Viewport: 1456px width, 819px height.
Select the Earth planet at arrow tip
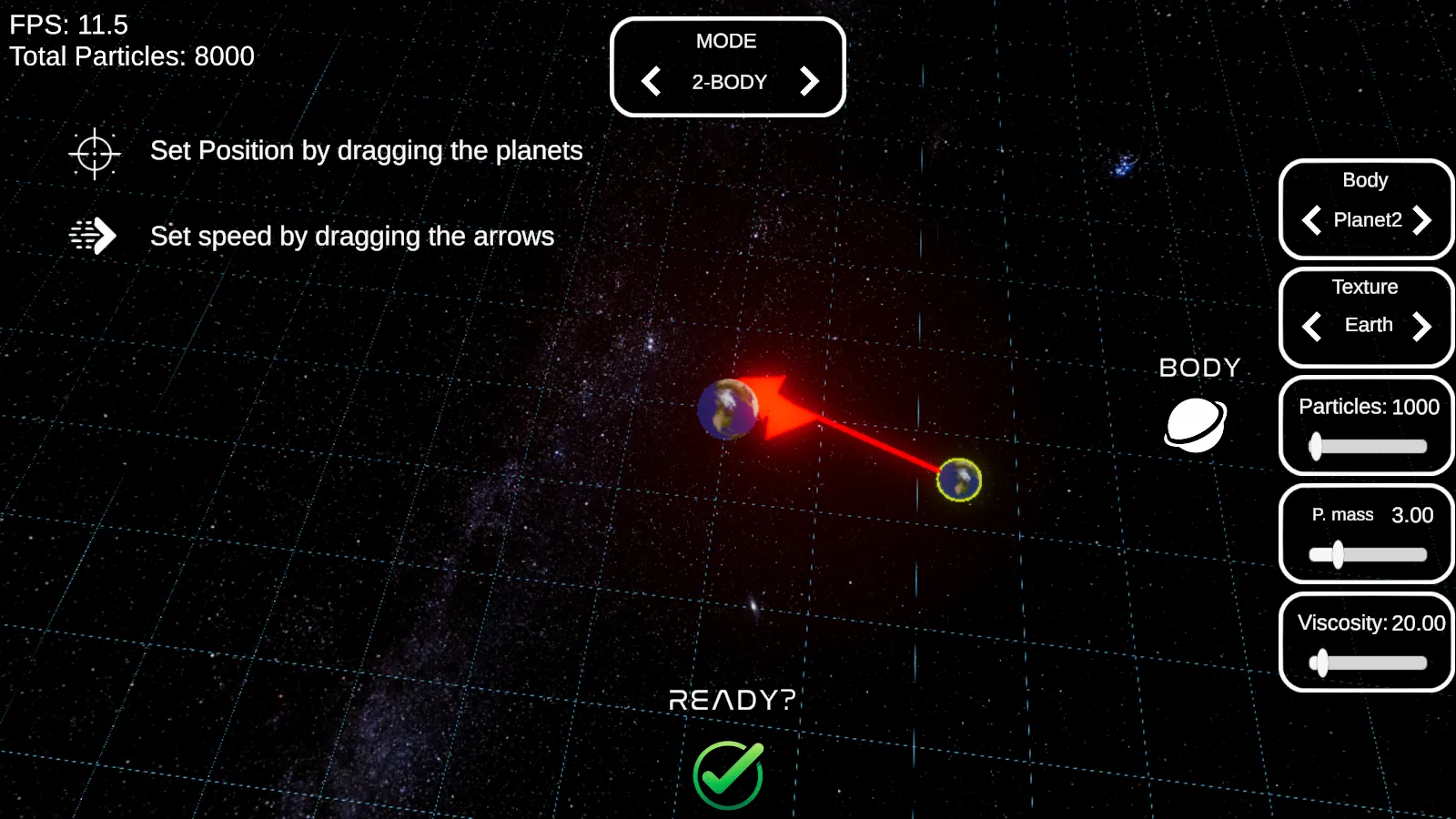tap(727, 409)
